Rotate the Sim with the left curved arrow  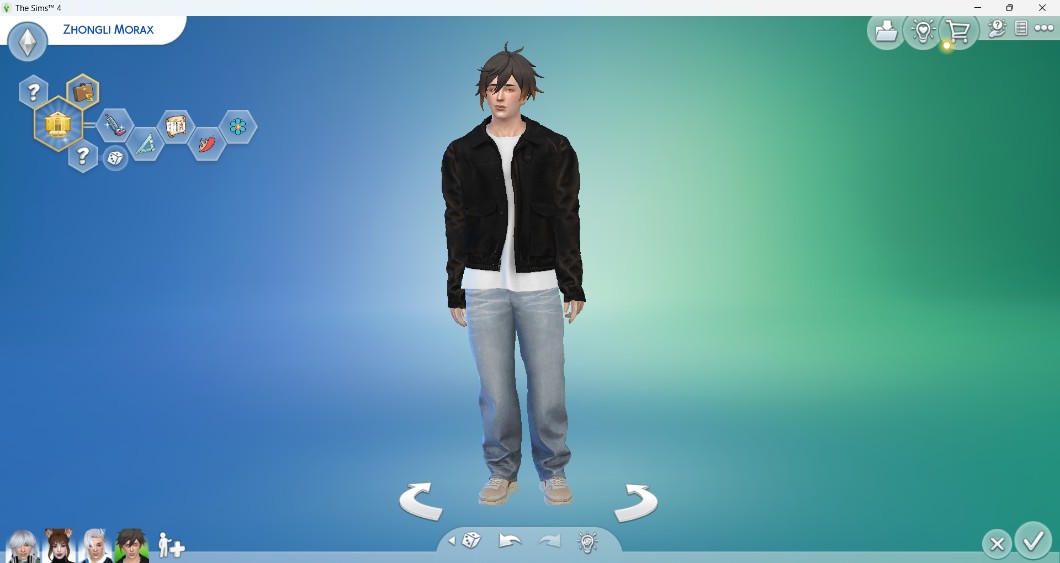421,500
